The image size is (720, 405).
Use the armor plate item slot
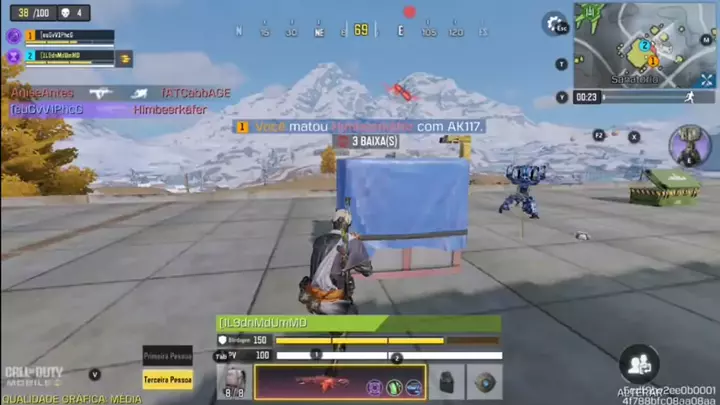[x=445, y=383]
